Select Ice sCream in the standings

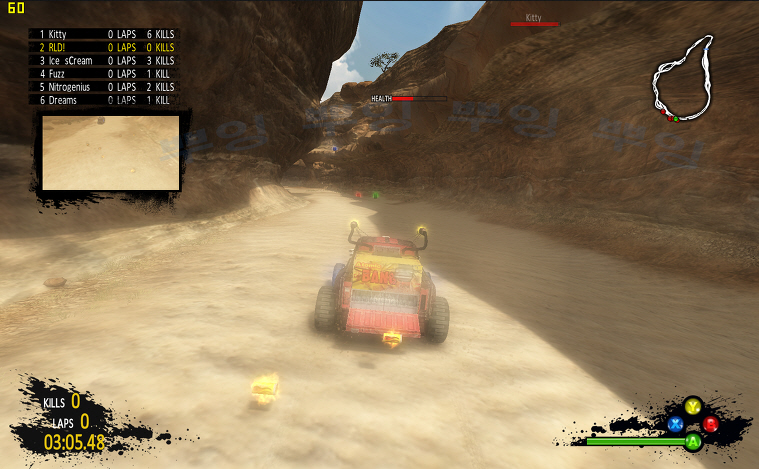pos(105,60)
